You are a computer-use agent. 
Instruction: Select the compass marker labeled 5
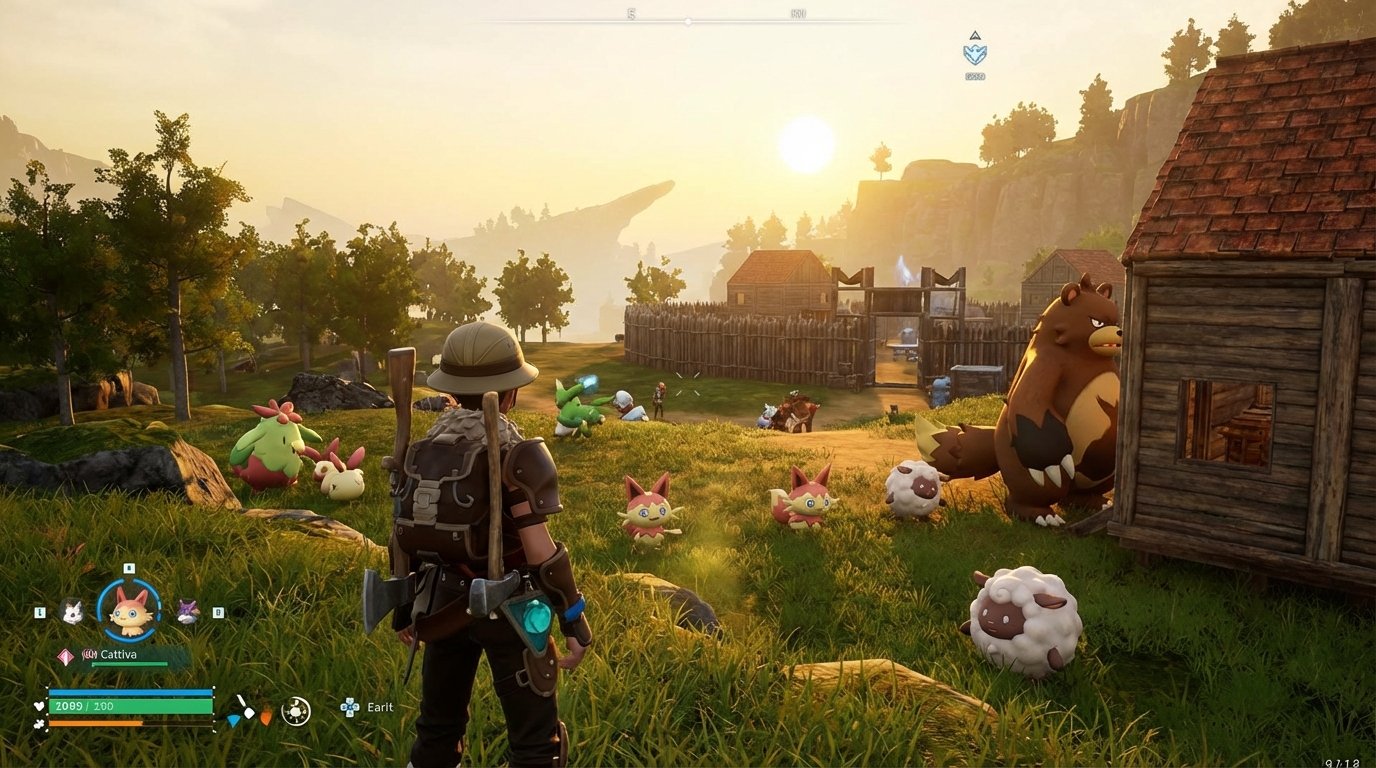631,14
